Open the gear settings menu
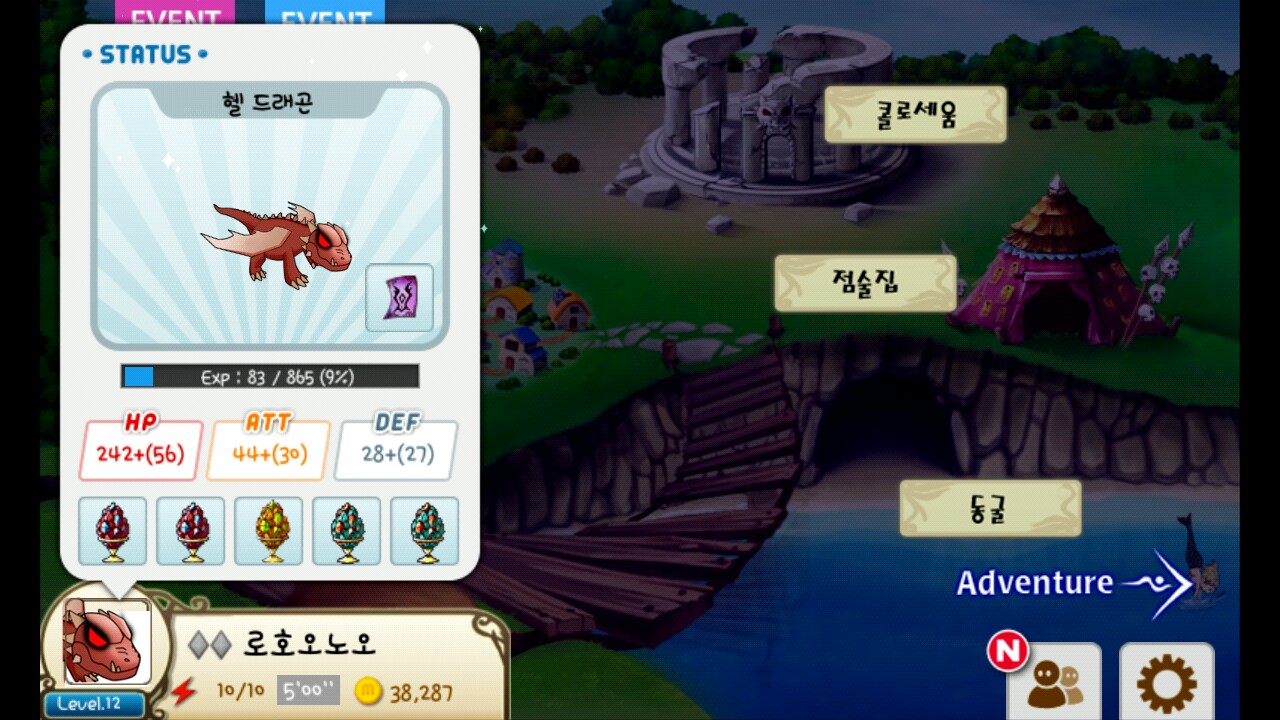Viewport: 1280px width, 720px height. (x=1166, y=685)
